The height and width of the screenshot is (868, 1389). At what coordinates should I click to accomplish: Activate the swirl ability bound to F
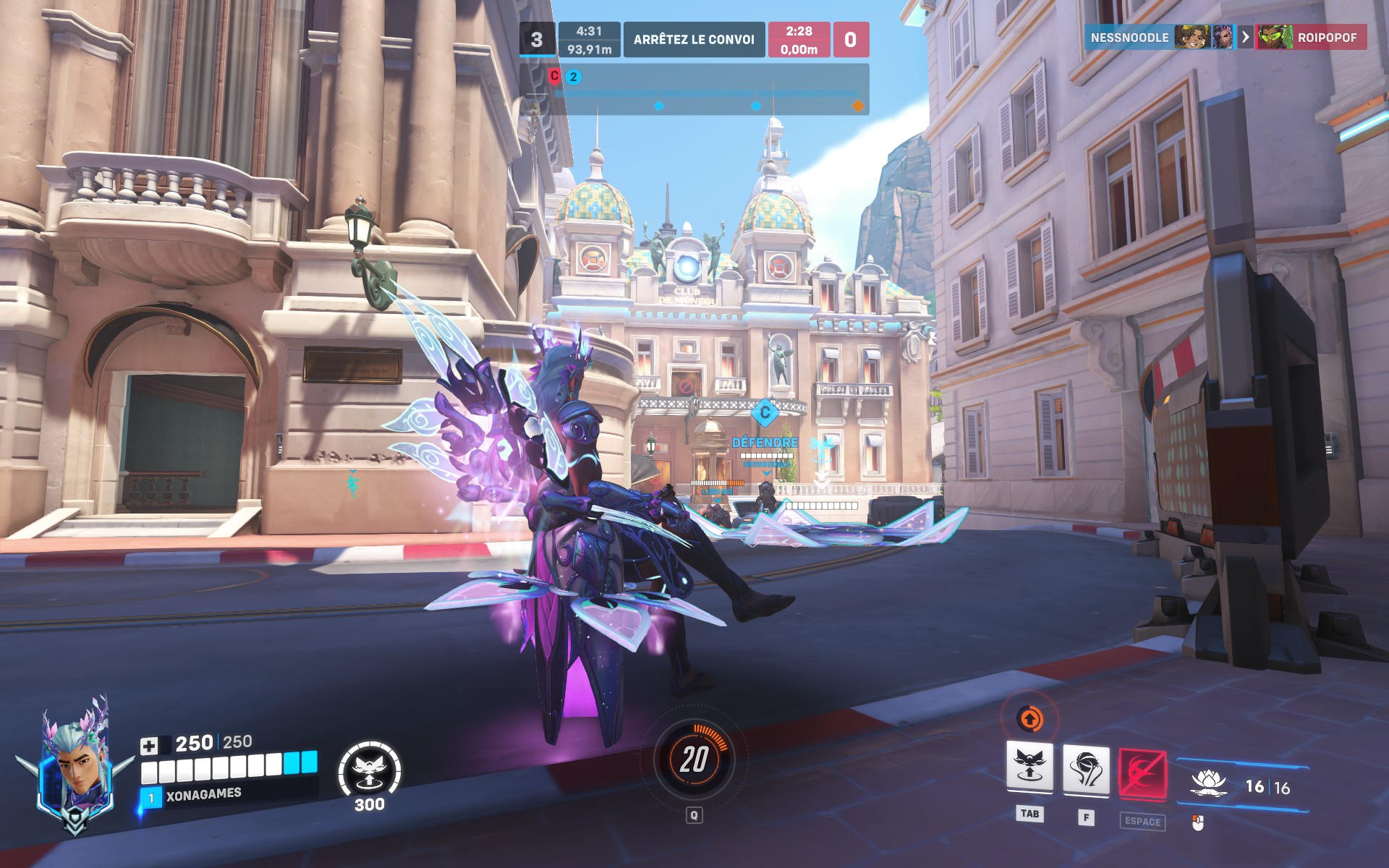[x=1085, y=770]
